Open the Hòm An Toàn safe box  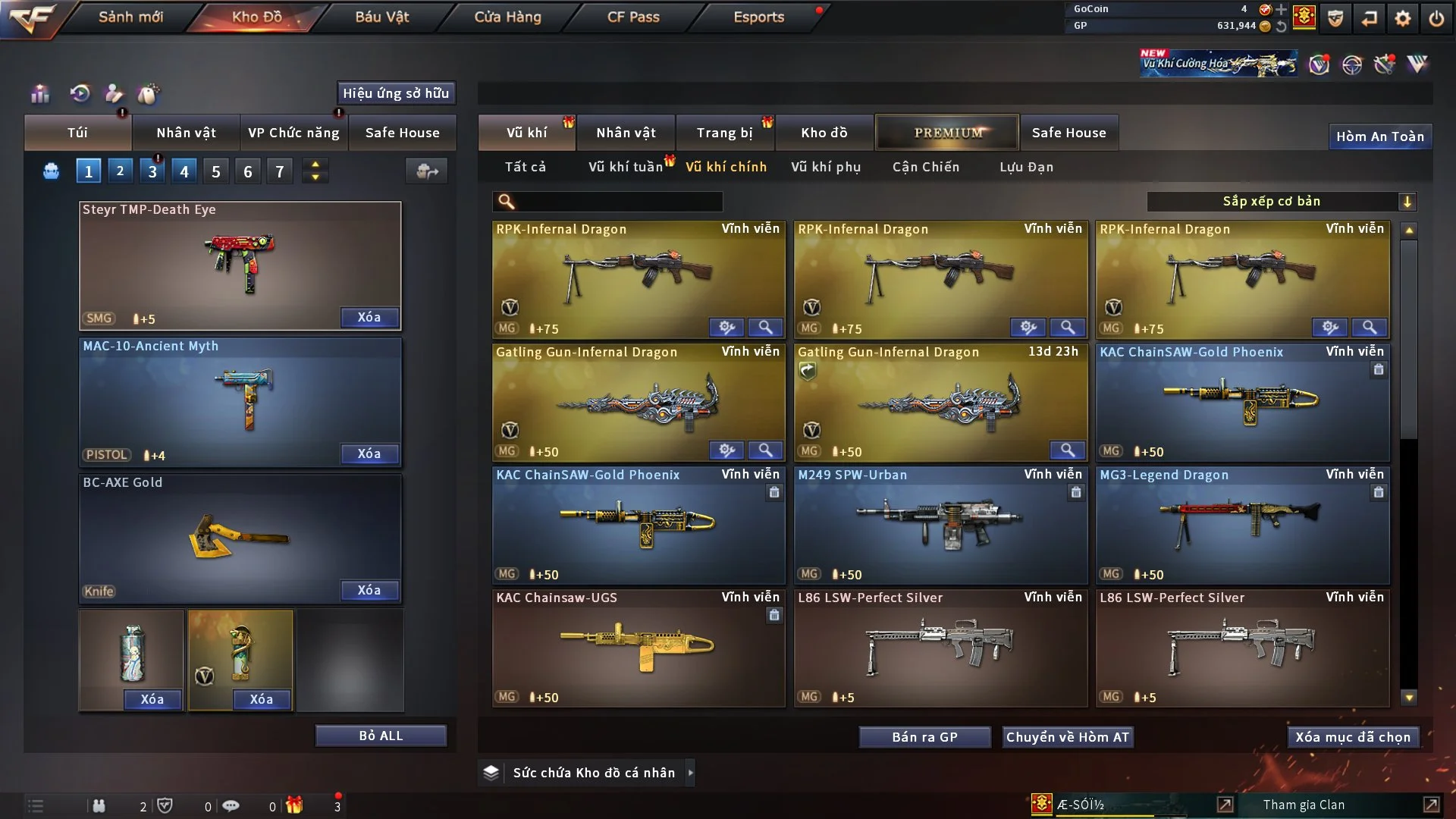[1379, 136]
